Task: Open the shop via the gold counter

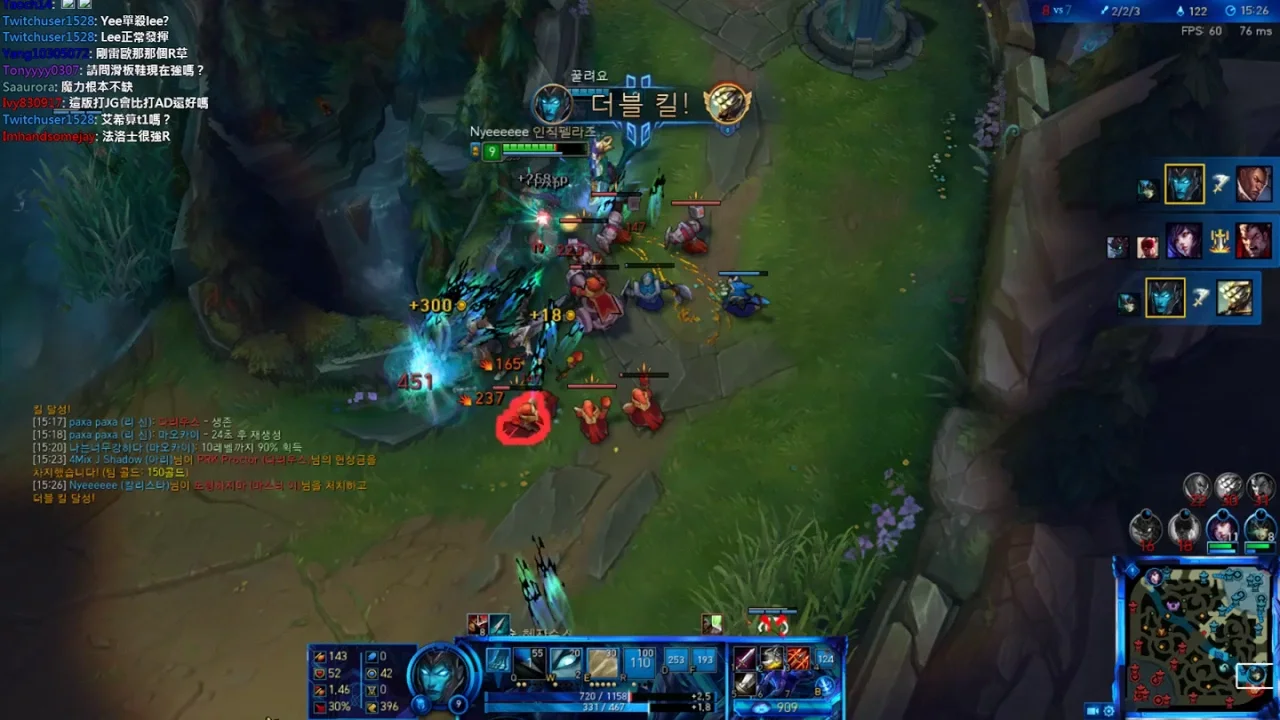Action: [785, 708]
